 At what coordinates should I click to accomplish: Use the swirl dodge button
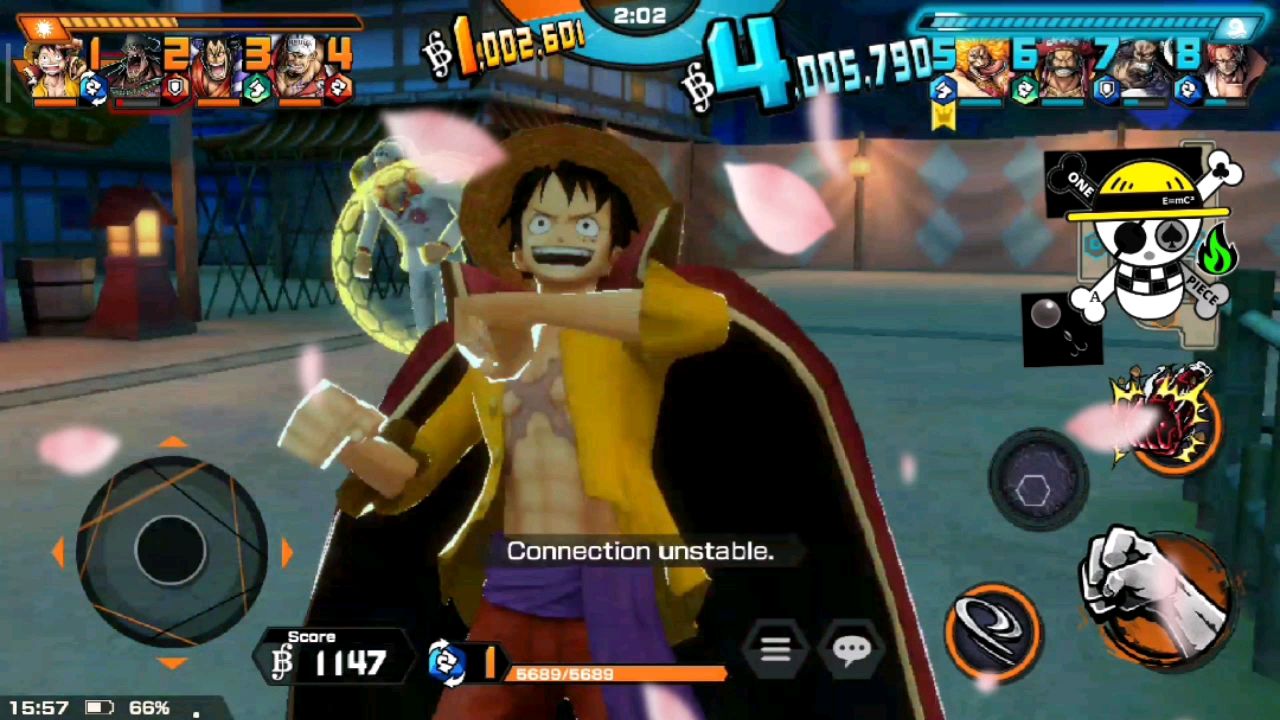coord(994,631)
